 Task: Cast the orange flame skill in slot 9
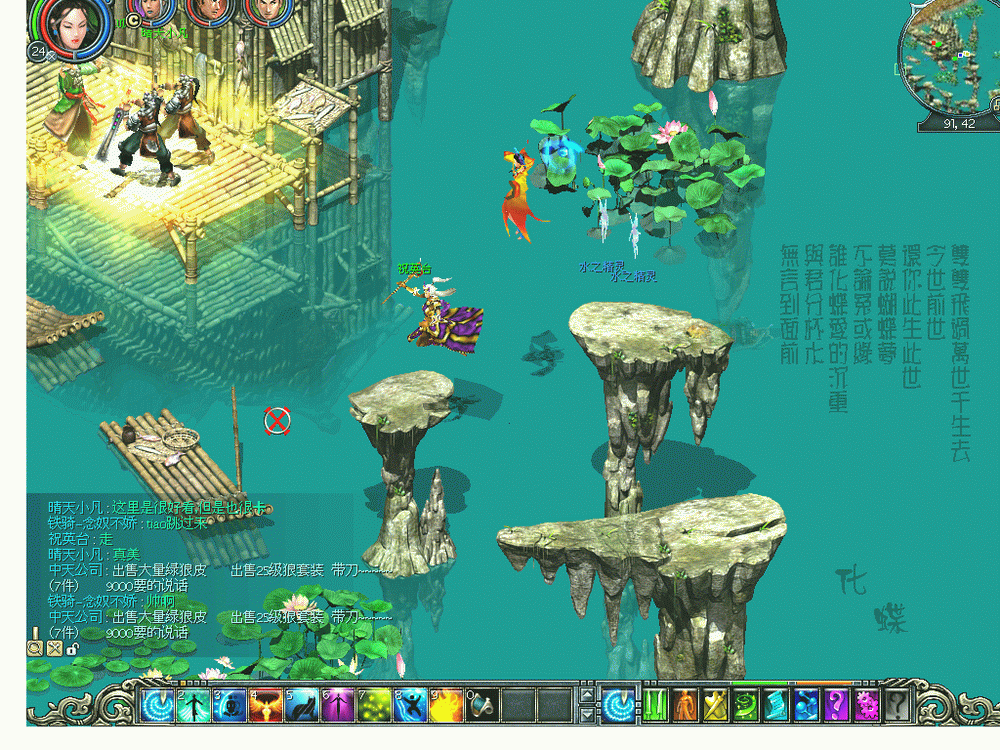[446, 704]
